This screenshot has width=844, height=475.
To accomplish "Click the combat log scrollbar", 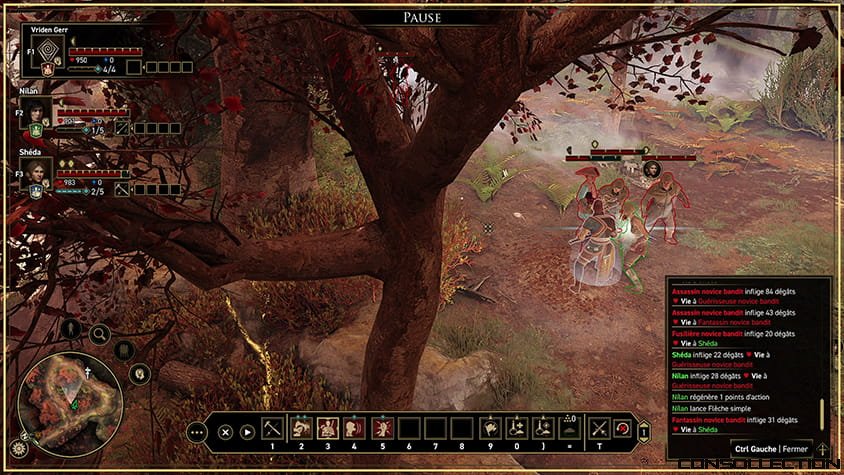I will click(822, 412).
